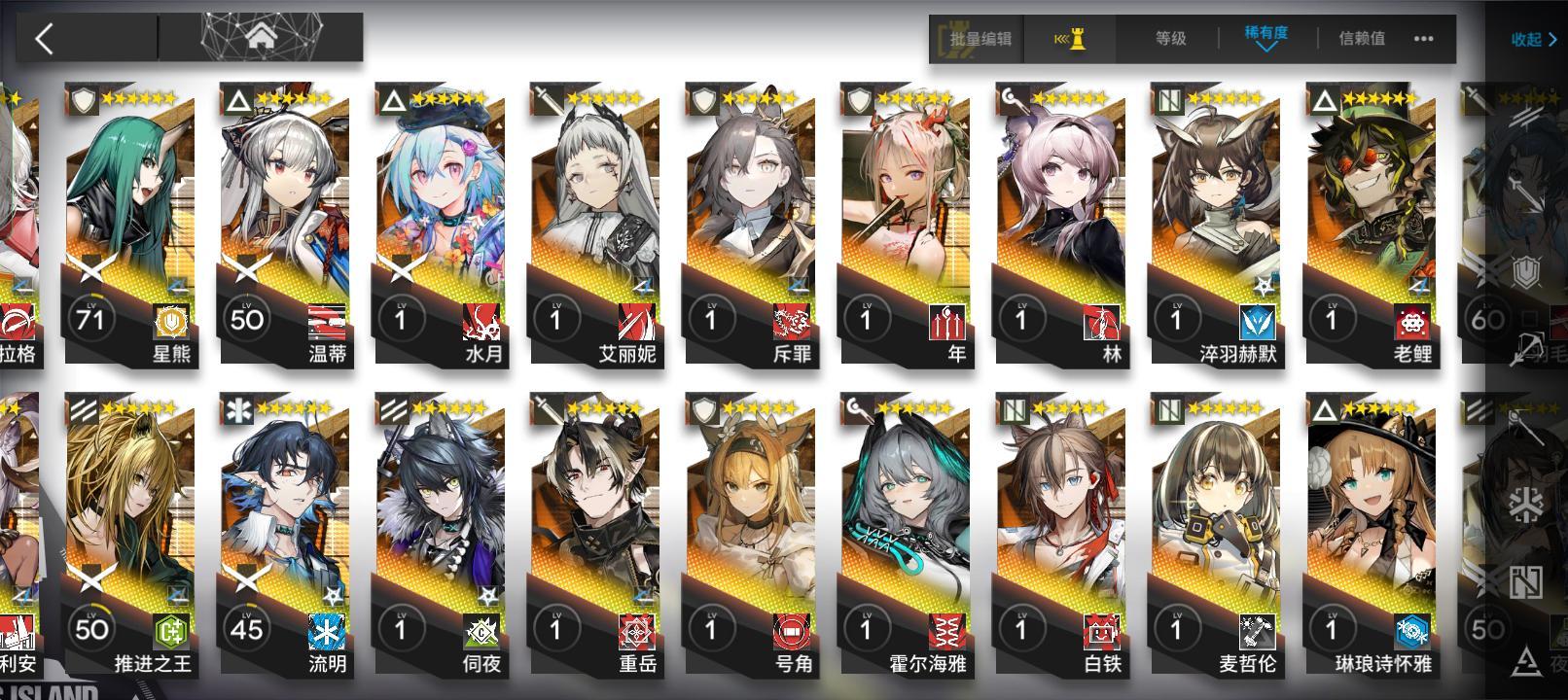
Task: Toggle the rarity sort direction arrow
Action: click(1266, 48)
